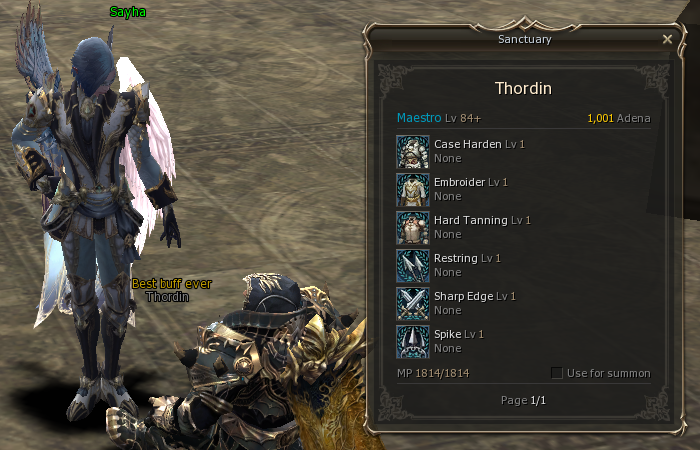Viewport: 700px width, 450px height.
Task: Toggle the Use for summon checkbox
Action: tap(557, 373)
